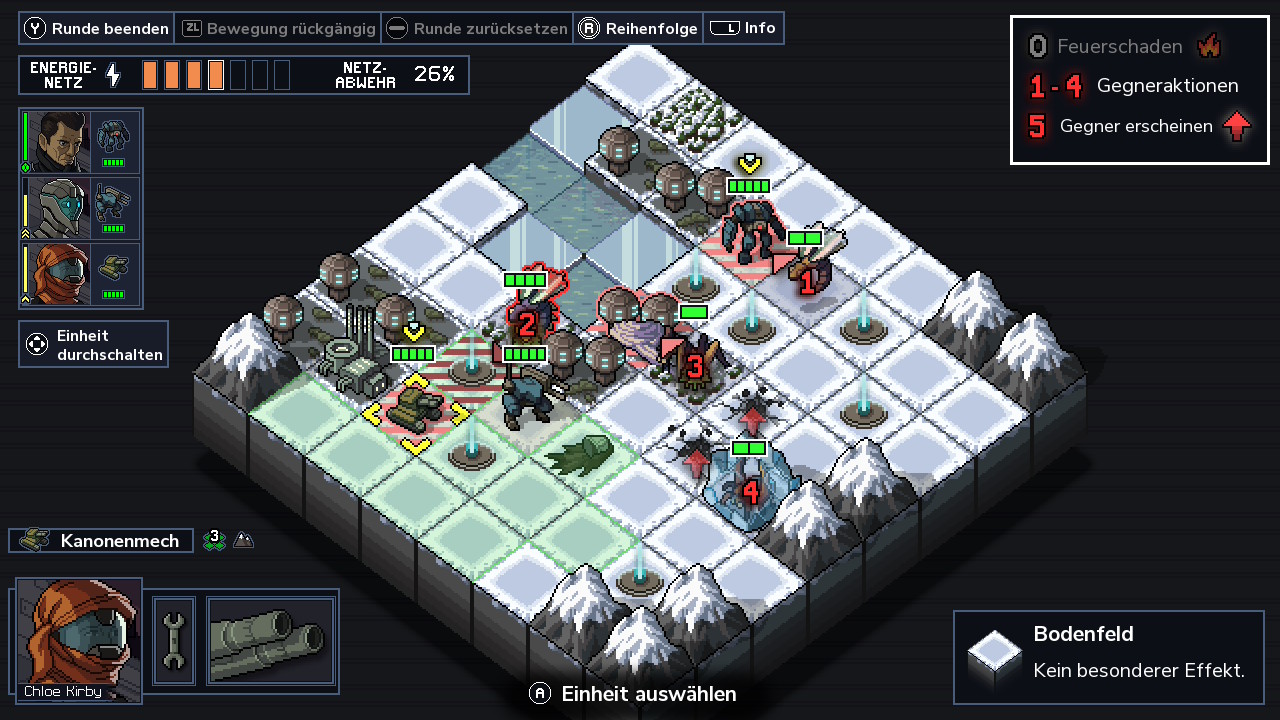
Task: Click the Energienetz power bar
Action: (x=216, y=75)
